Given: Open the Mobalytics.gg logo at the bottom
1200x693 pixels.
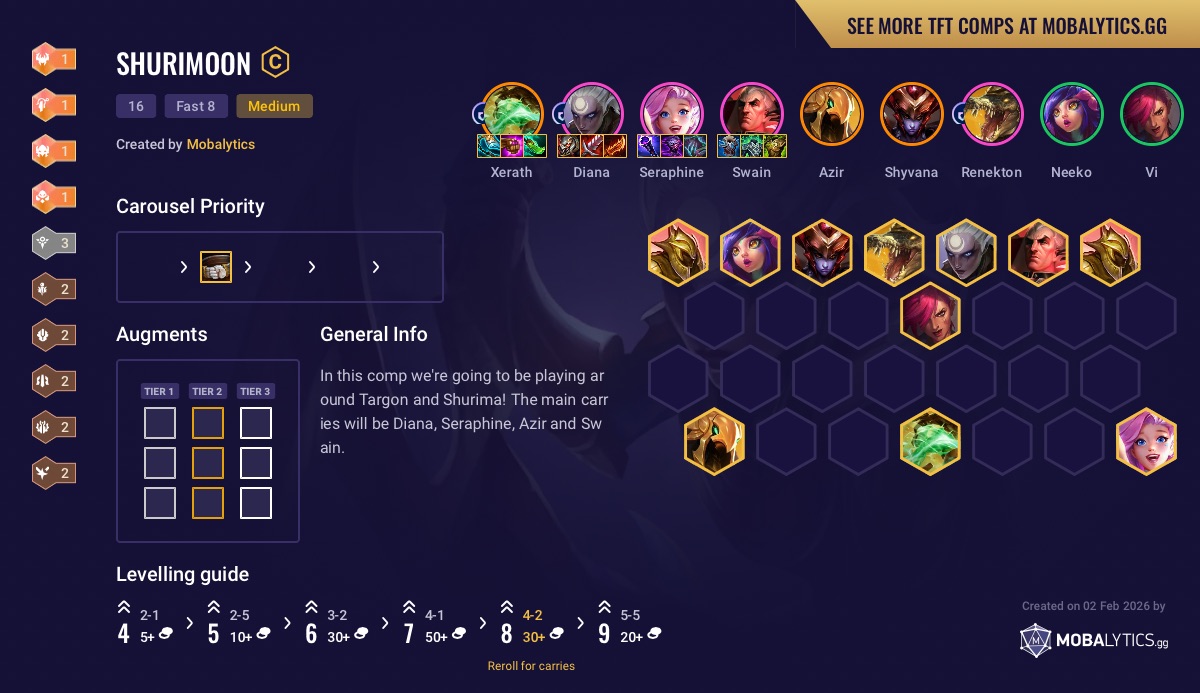Looking at the screenshot, I should point(1093,640).
